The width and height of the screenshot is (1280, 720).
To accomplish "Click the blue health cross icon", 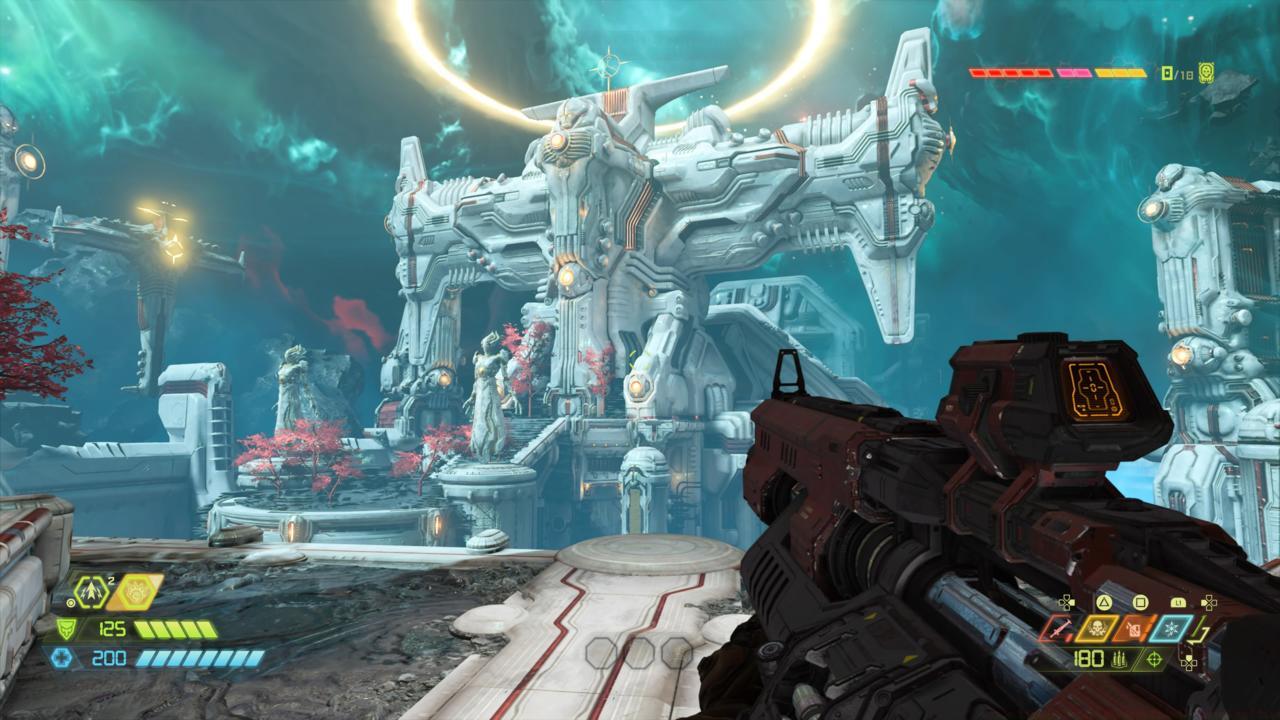I will pyautogui.click(x=60, y=657).
